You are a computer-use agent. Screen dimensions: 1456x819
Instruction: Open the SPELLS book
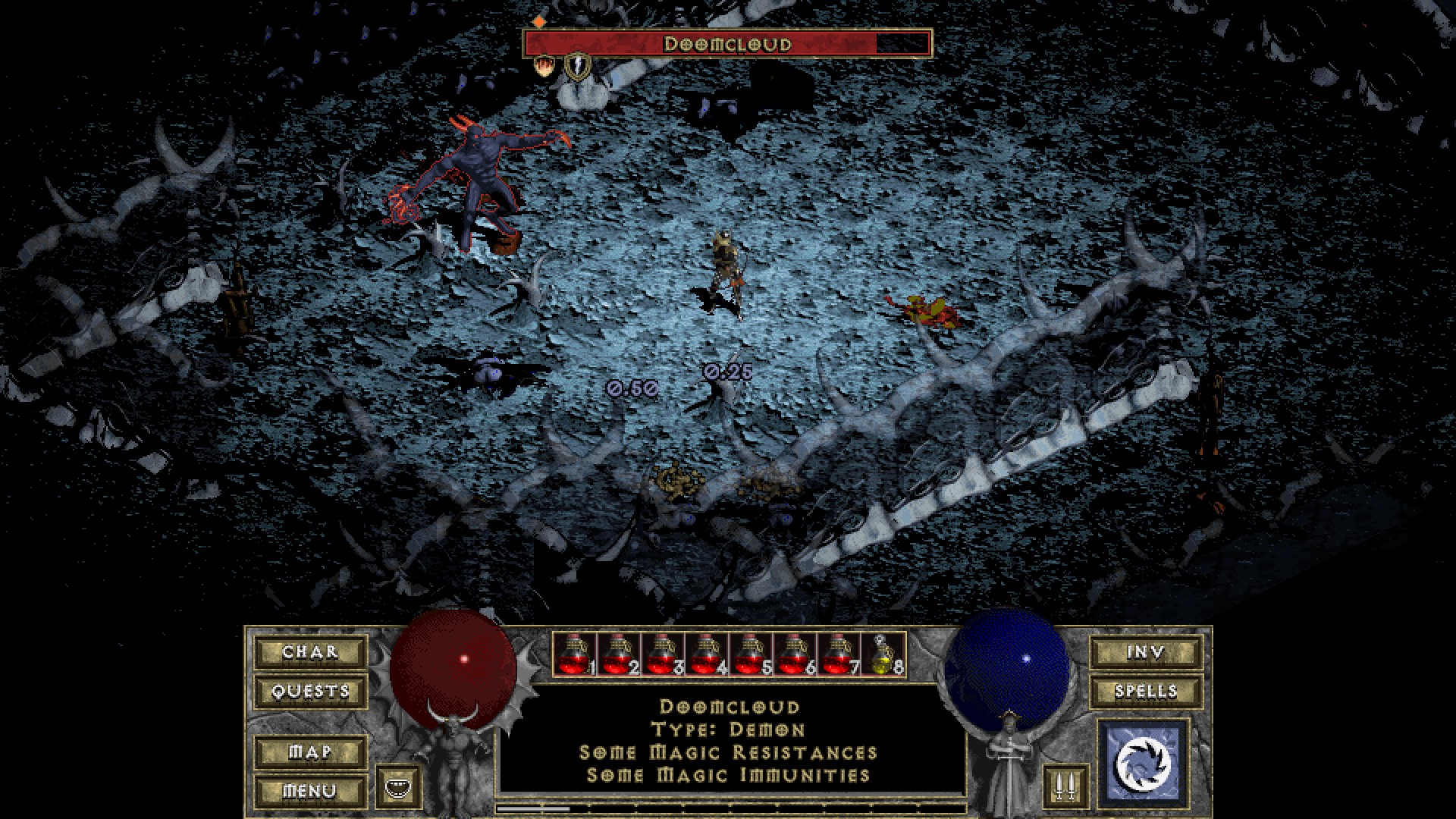click(x=1145, y=692)
